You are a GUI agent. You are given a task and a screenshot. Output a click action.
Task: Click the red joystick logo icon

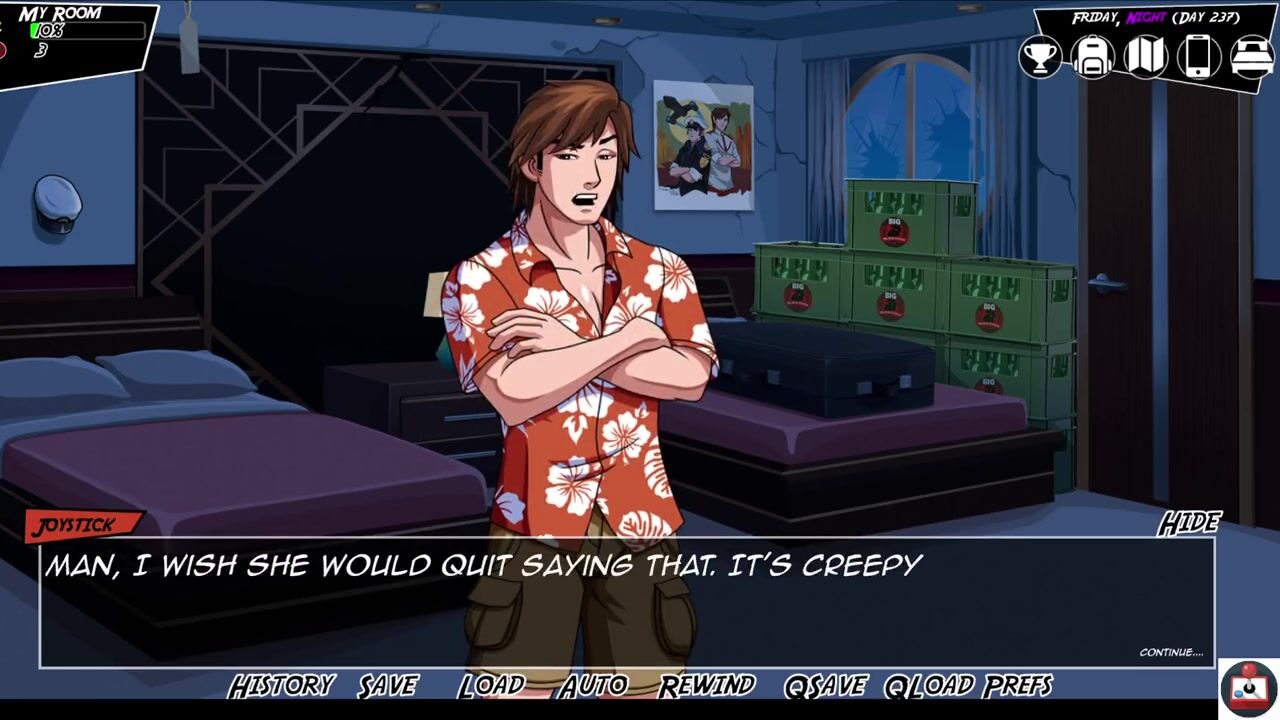(x=1249, y=689)
